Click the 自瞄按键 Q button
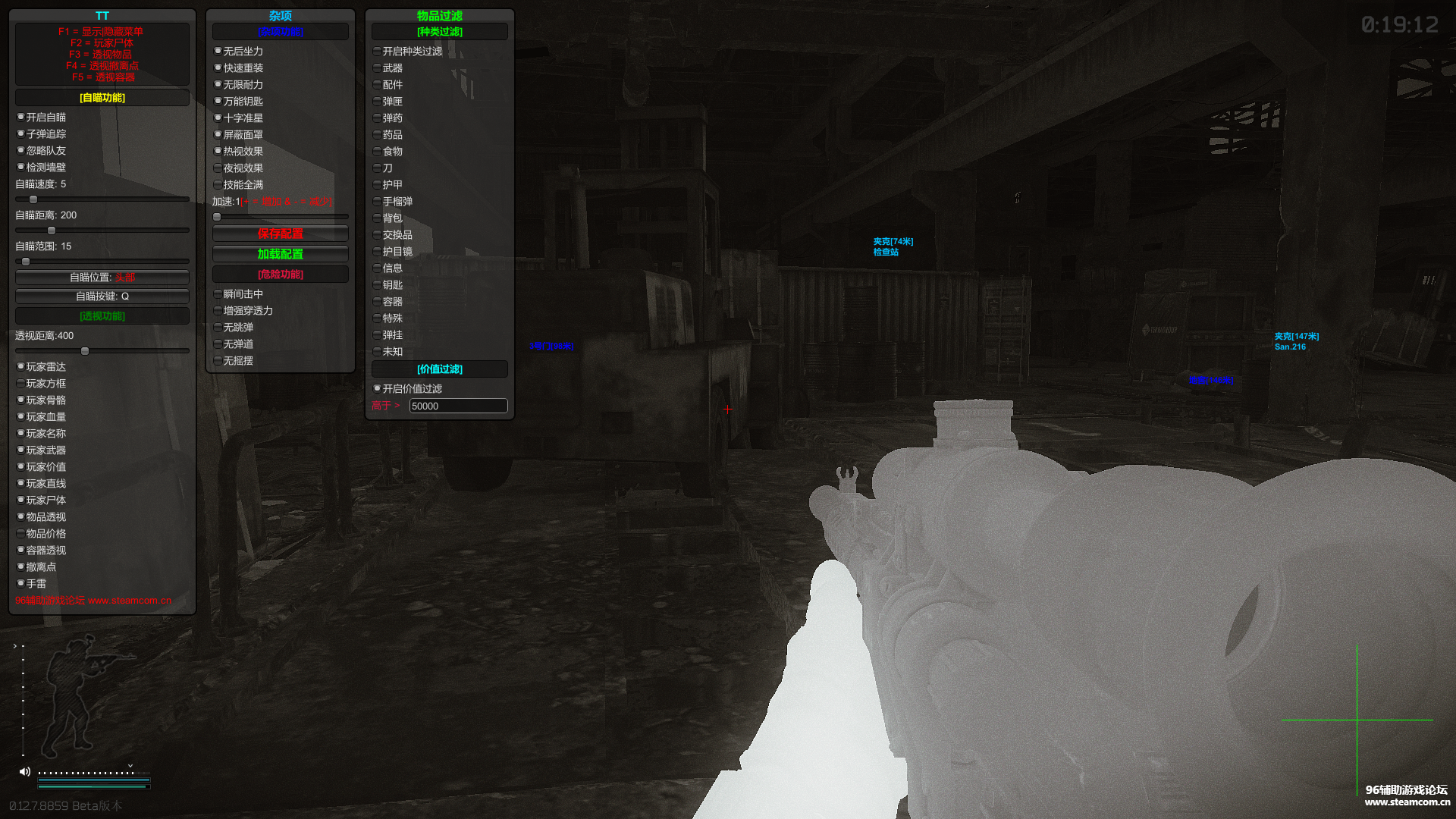This screenshot has width=1456, height=819. coord(102,297)
